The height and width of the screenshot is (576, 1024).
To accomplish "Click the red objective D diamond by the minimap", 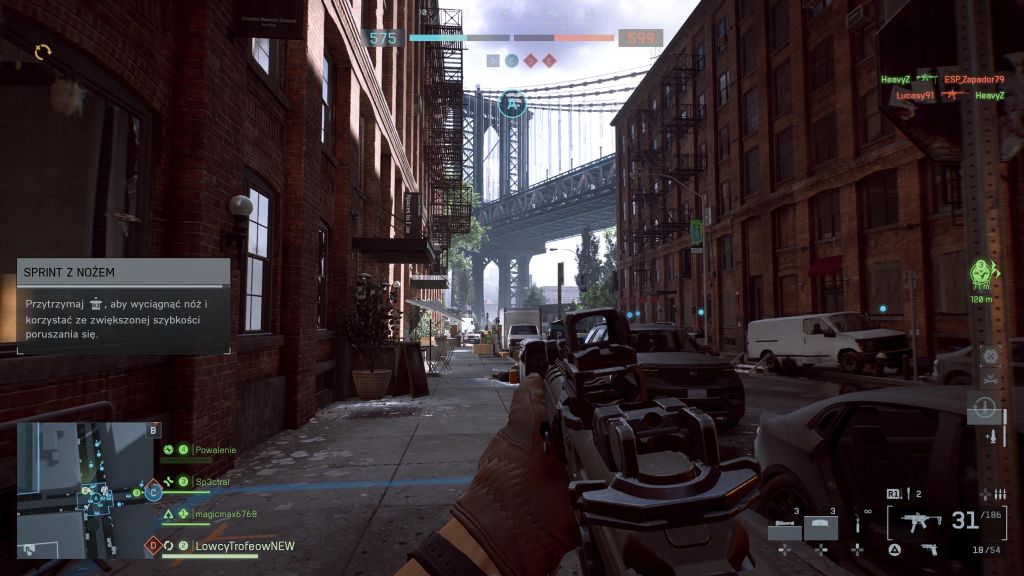I will pyautogui.click(x=153, y=546).
